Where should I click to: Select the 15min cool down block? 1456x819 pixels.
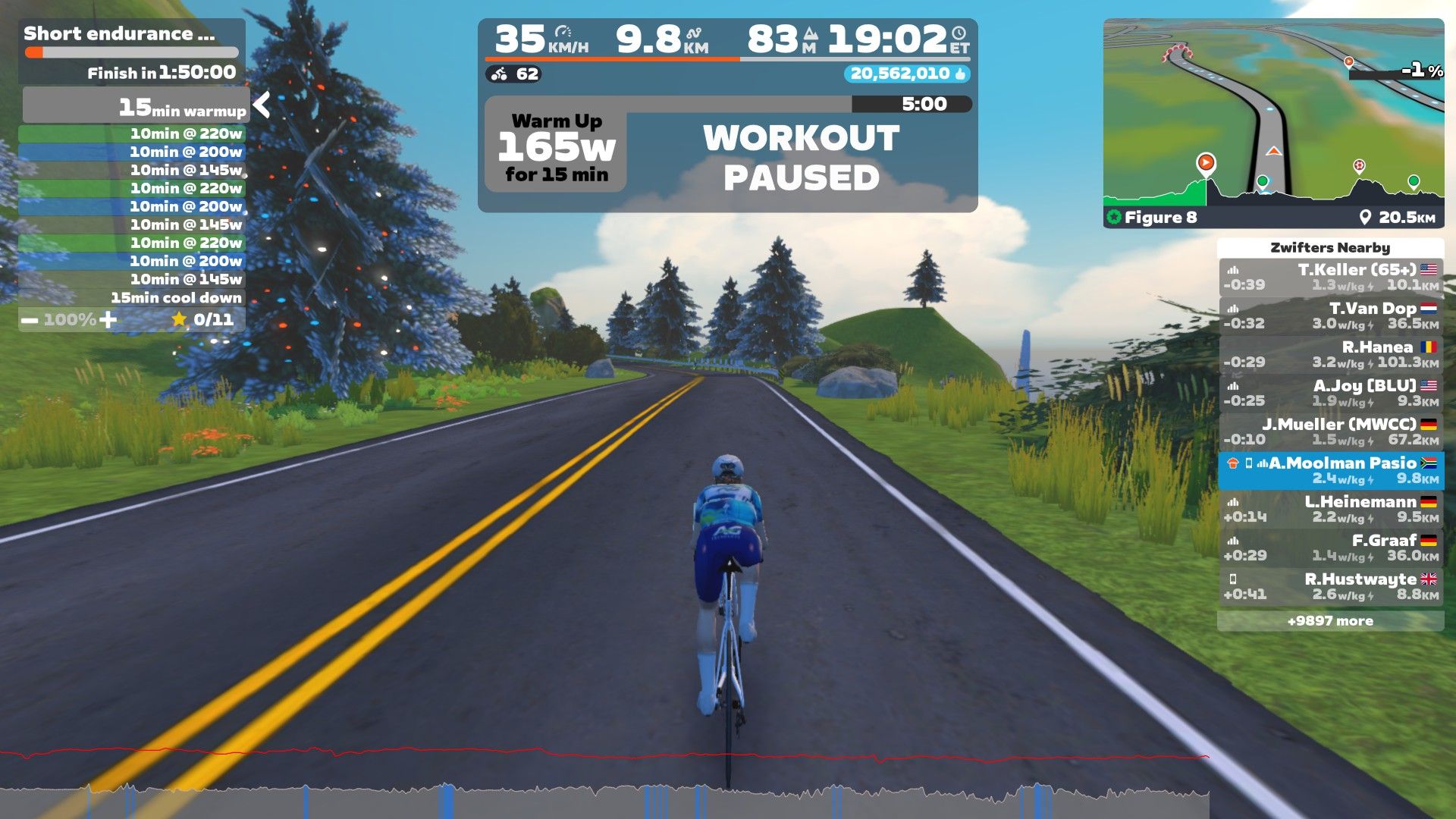click(x=132, y=298)
